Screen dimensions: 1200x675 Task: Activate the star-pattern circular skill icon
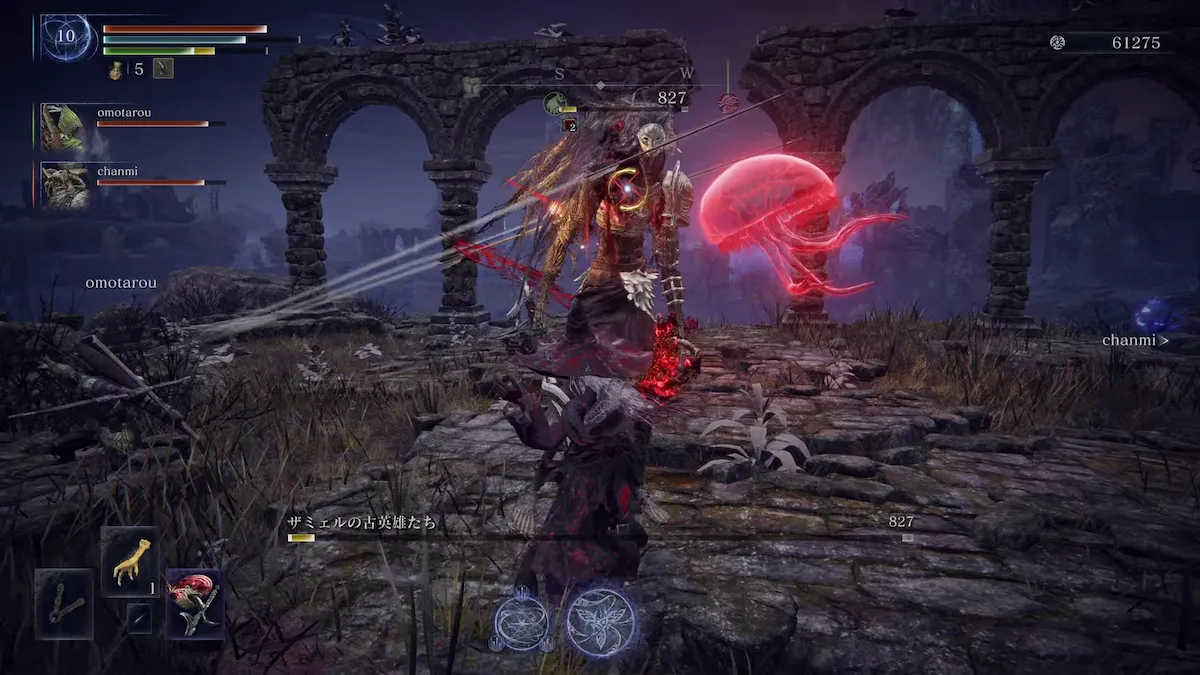(521, 621)
